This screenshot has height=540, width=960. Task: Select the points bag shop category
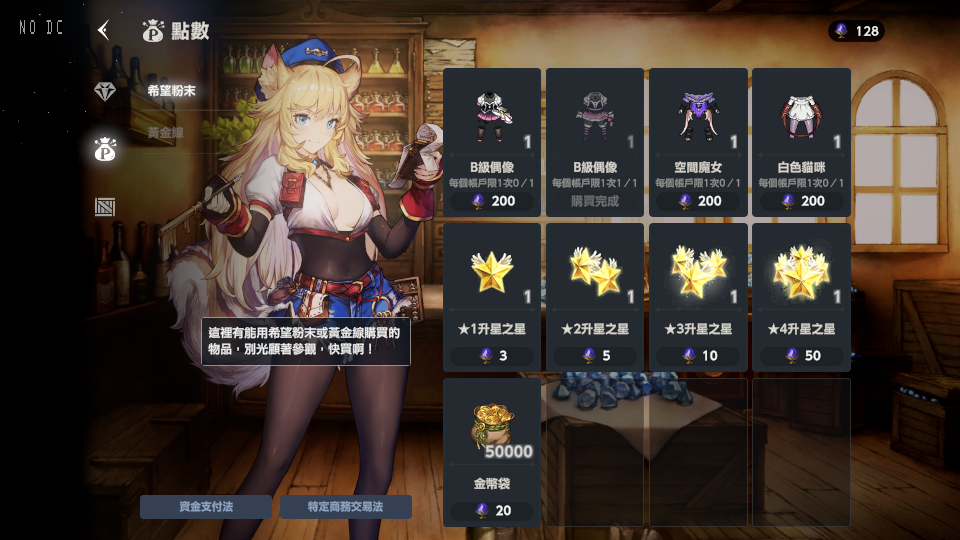(105, 150)
